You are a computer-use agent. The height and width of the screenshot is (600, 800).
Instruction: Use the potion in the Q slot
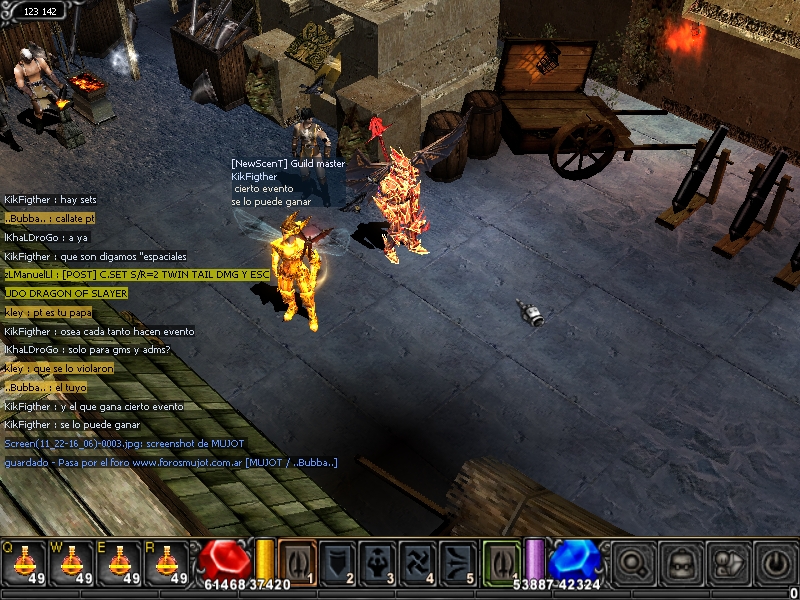24,562
